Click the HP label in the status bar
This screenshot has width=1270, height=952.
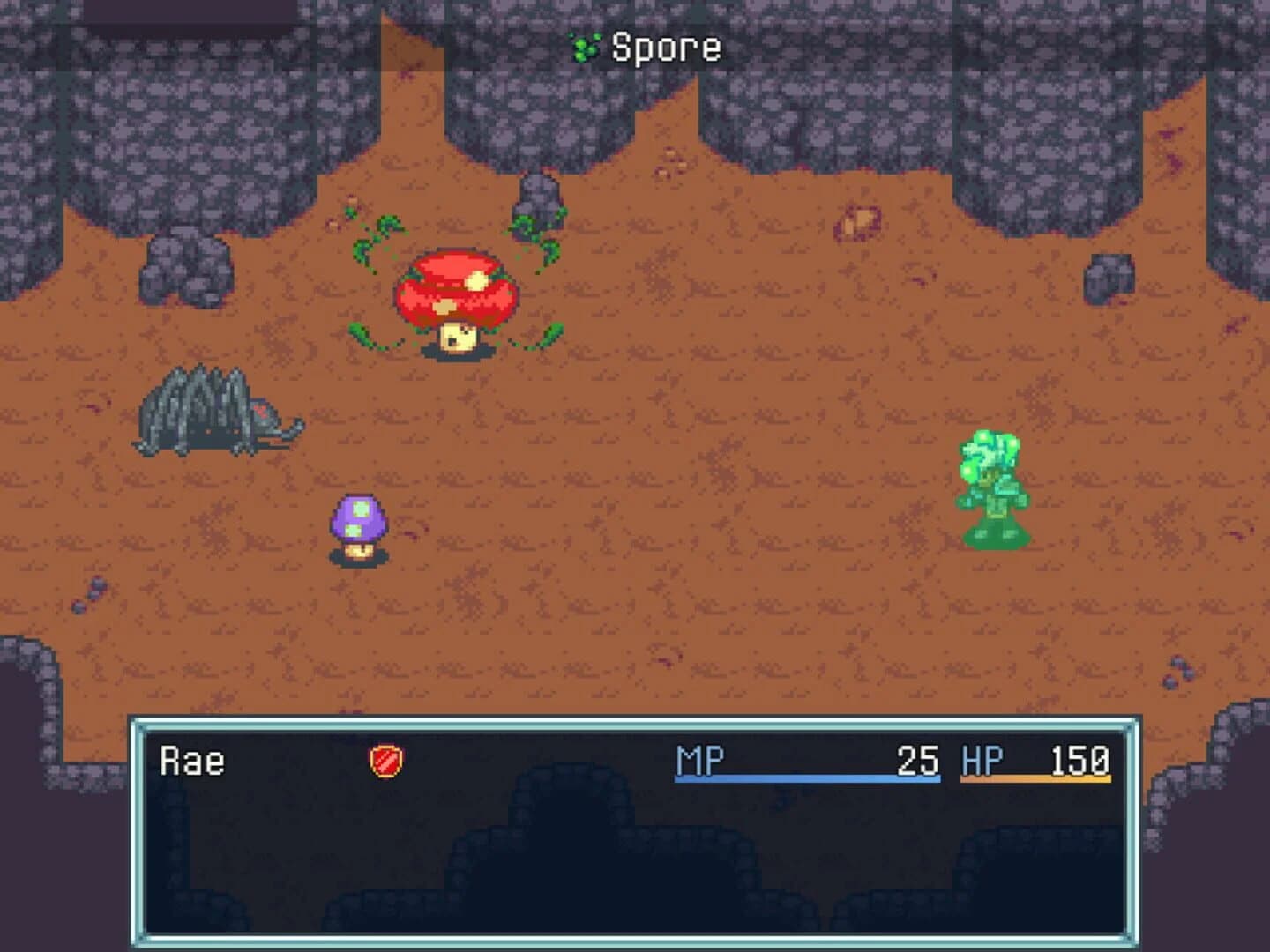click(982, 758)
